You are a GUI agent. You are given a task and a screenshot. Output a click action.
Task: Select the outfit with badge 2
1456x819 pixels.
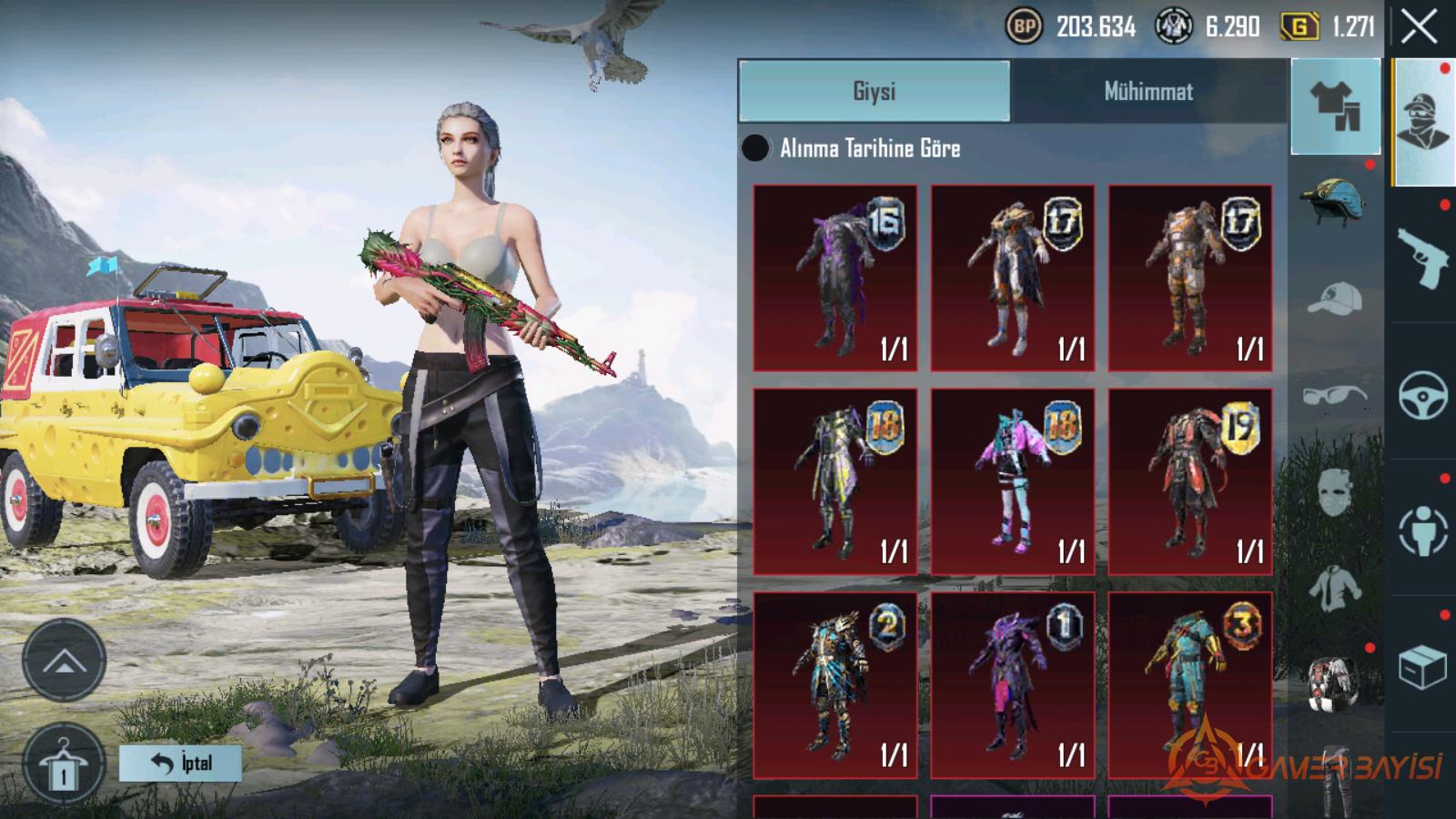point(834,685)
